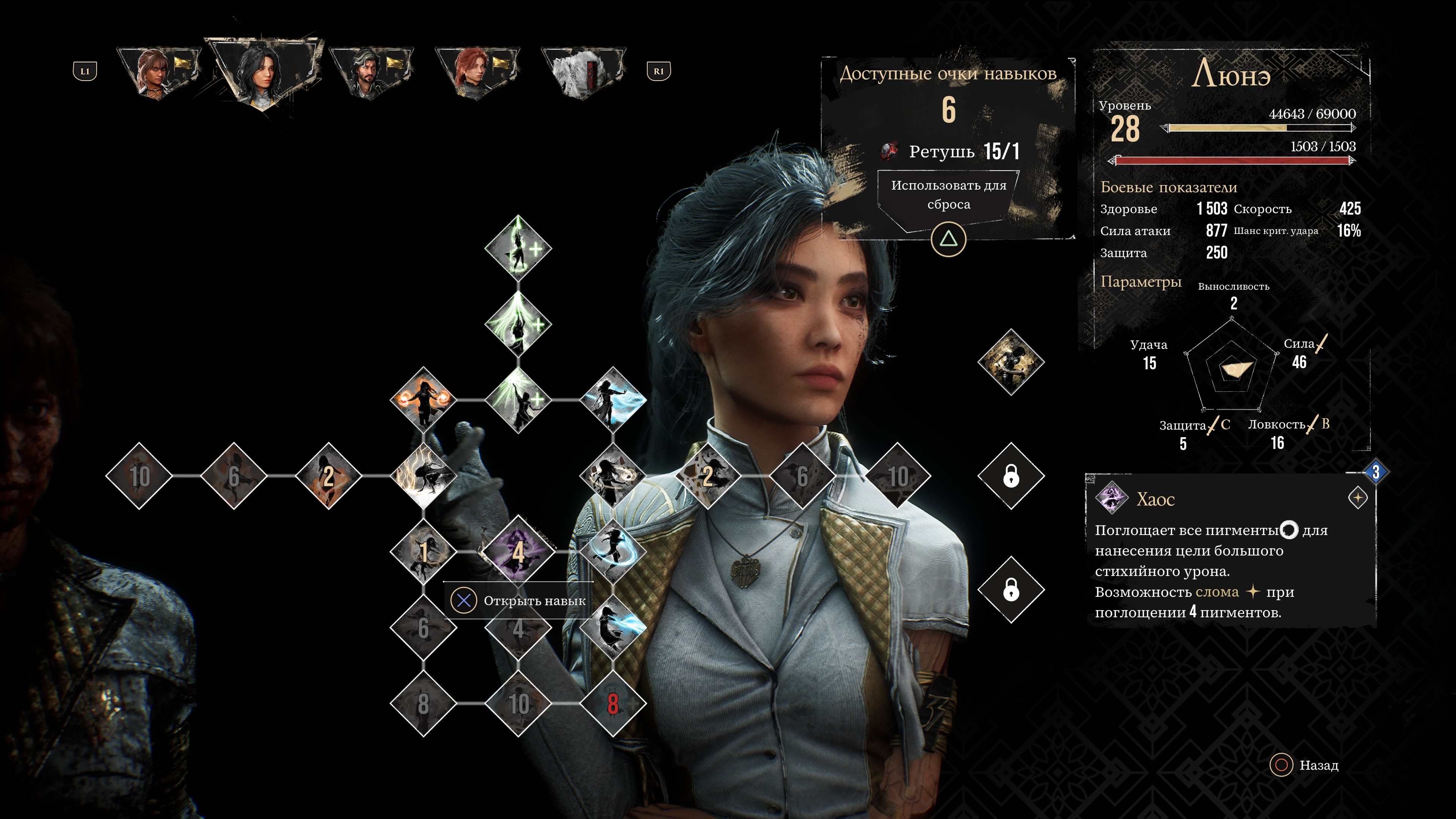Select the red skill node costing 8
Image resolution: width=1456 pixels, height=819 pixels.
point(613,704)
